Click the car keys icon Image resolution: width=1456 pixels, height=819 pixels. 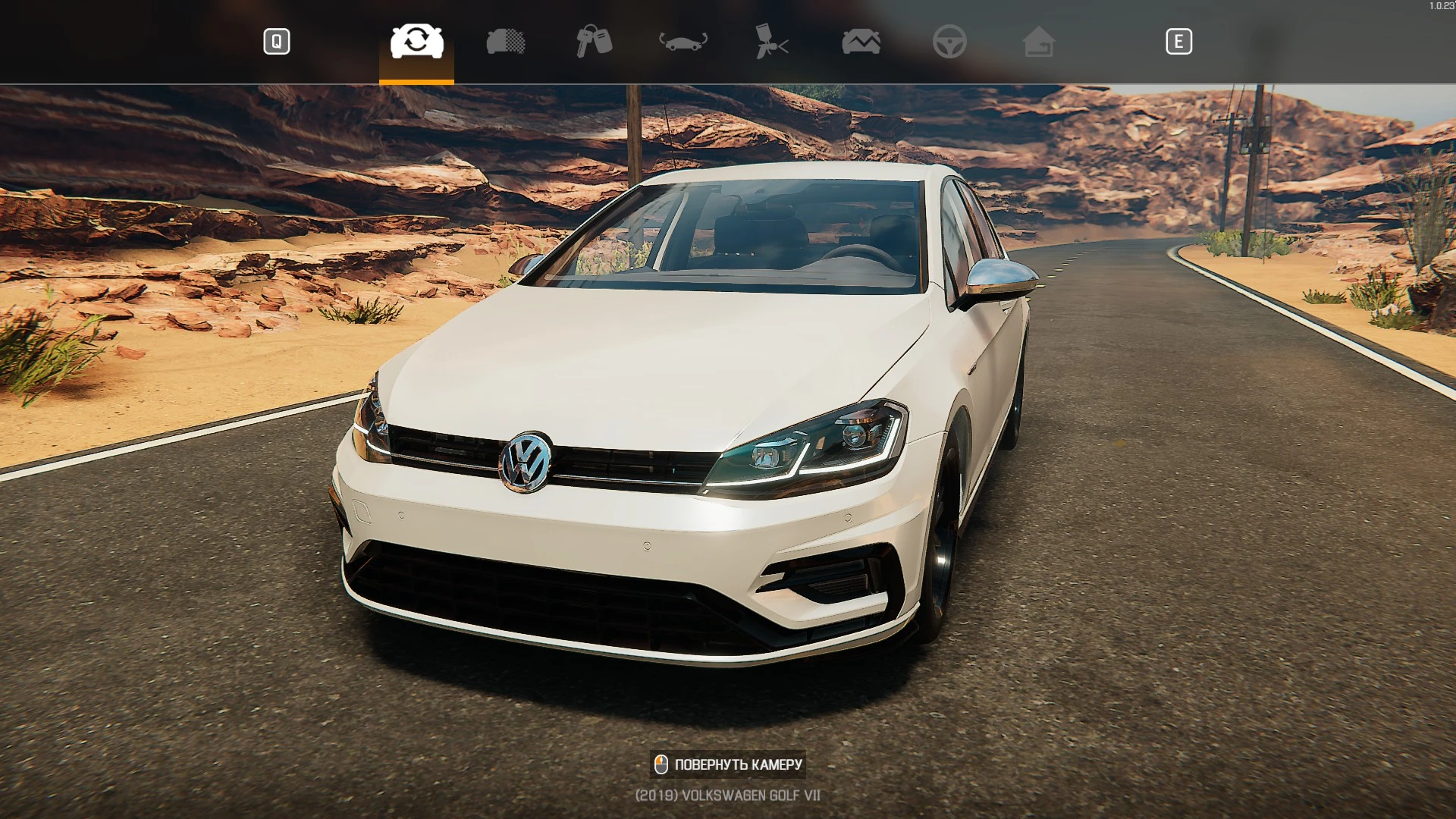(595, 42)
